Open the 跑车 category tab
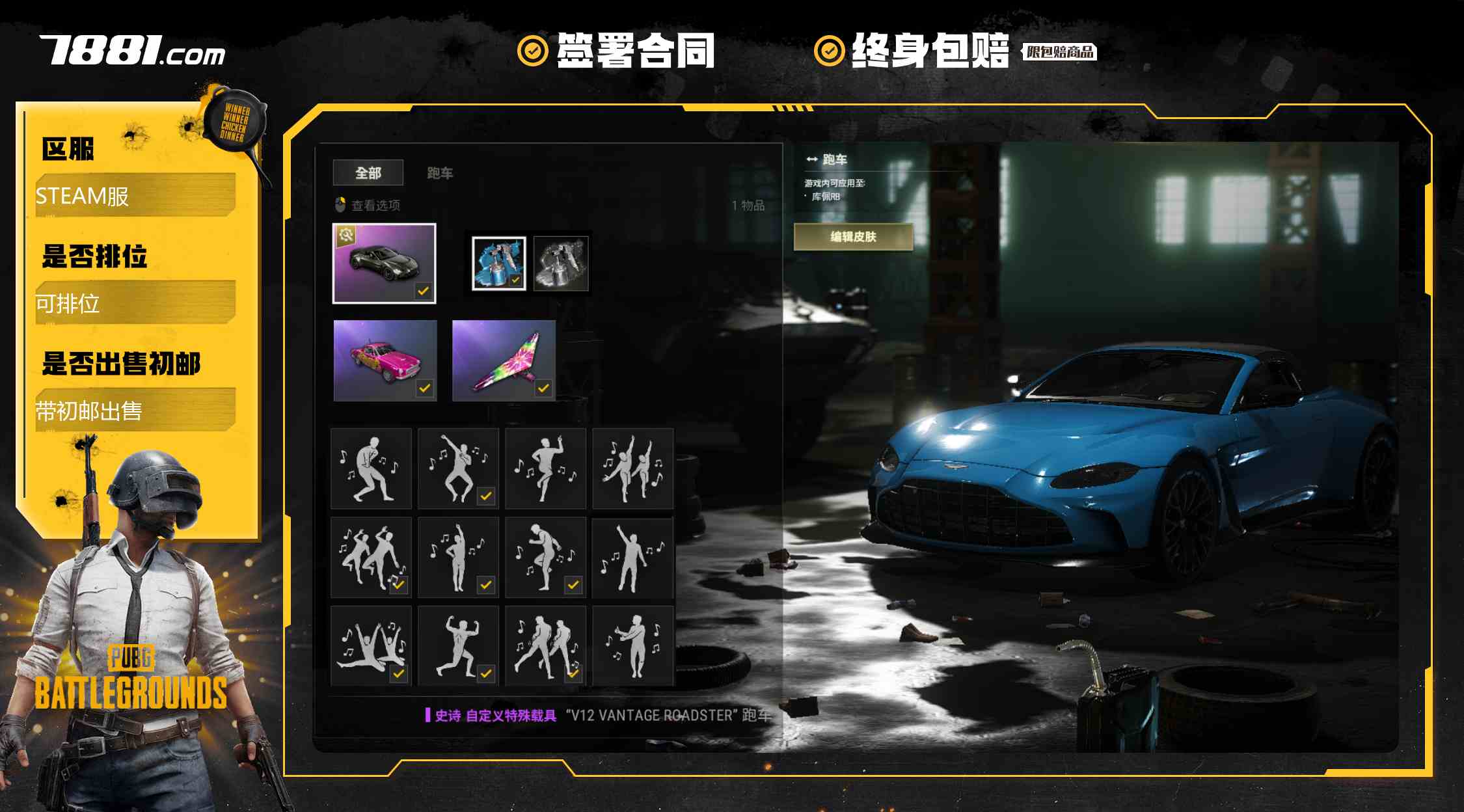The image size is (1464, 812). (x=440, y=173)
